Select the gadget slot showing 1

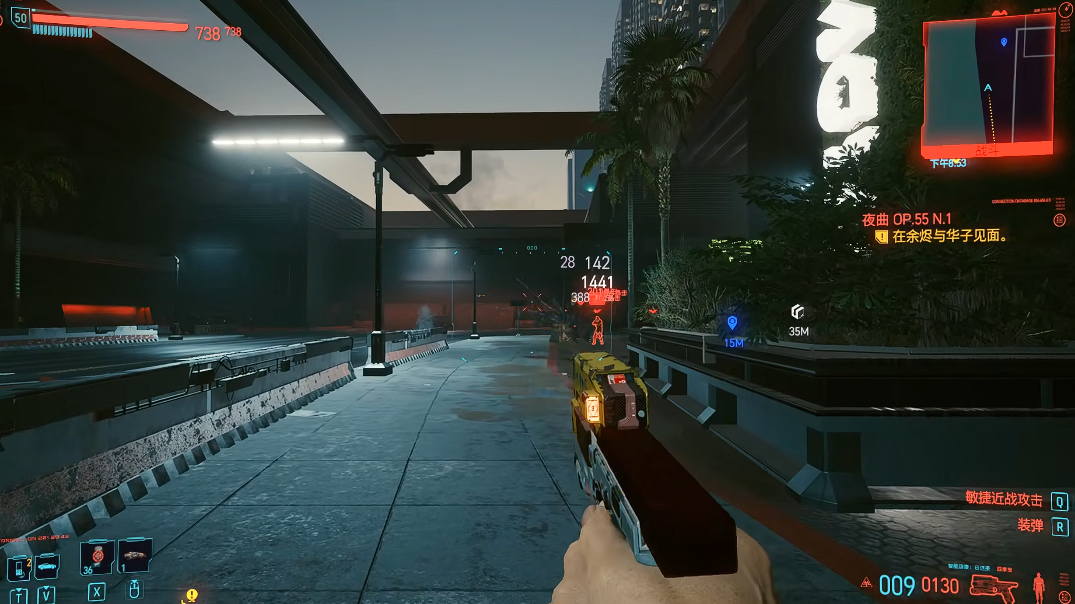(135, 556)
